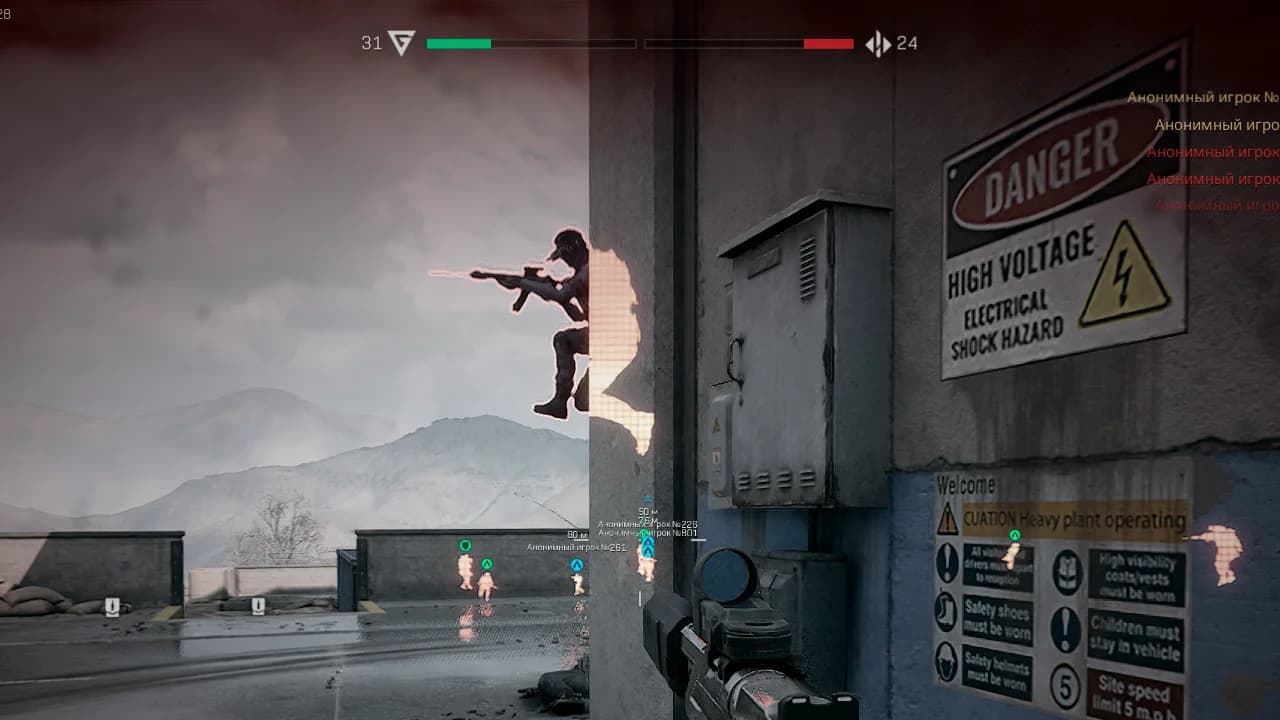Click the safety helmet pictogram on the sign

[946, 660]
